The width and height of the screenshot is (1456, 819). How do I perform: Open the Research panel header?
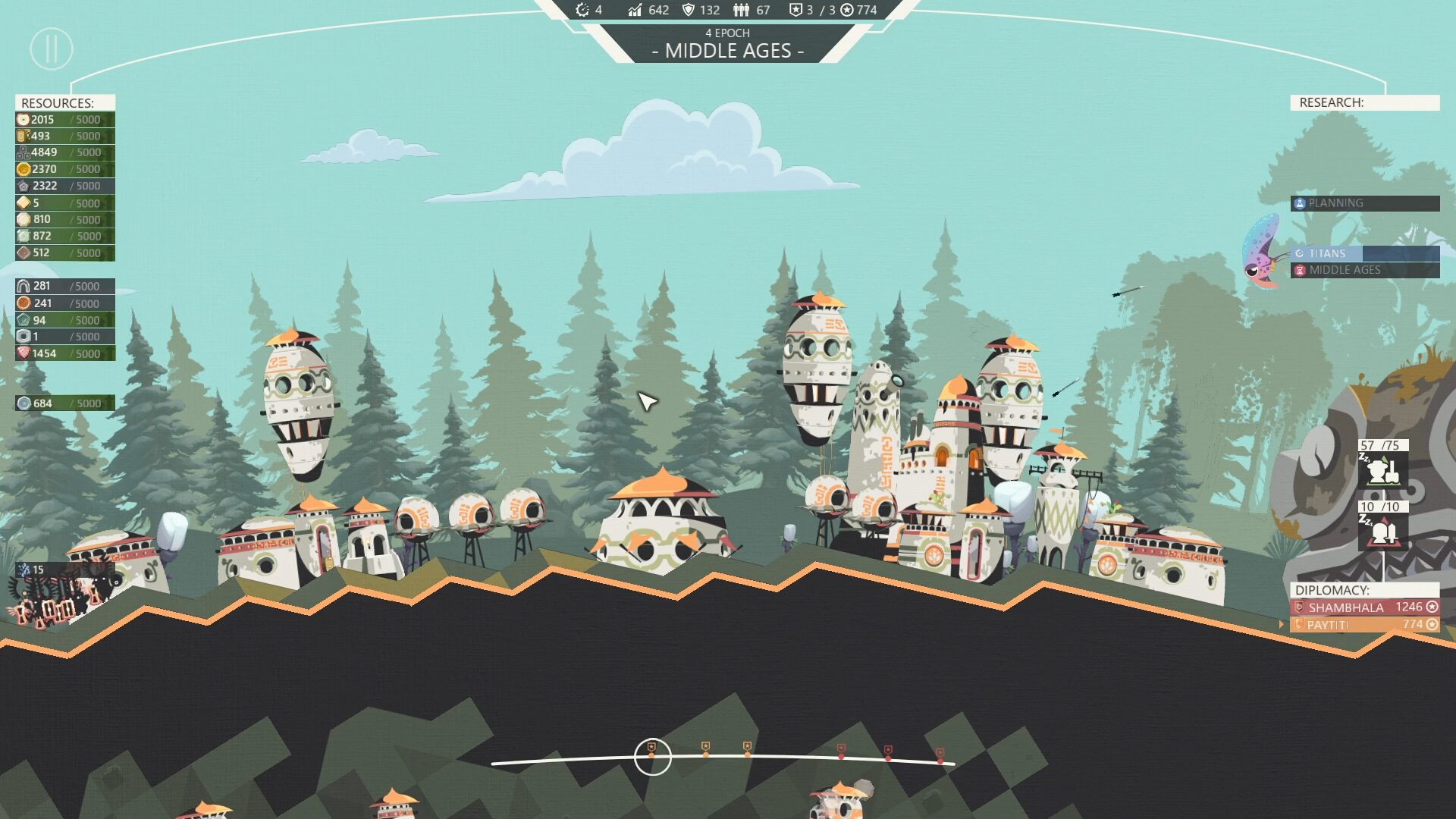pos(1364,102)
